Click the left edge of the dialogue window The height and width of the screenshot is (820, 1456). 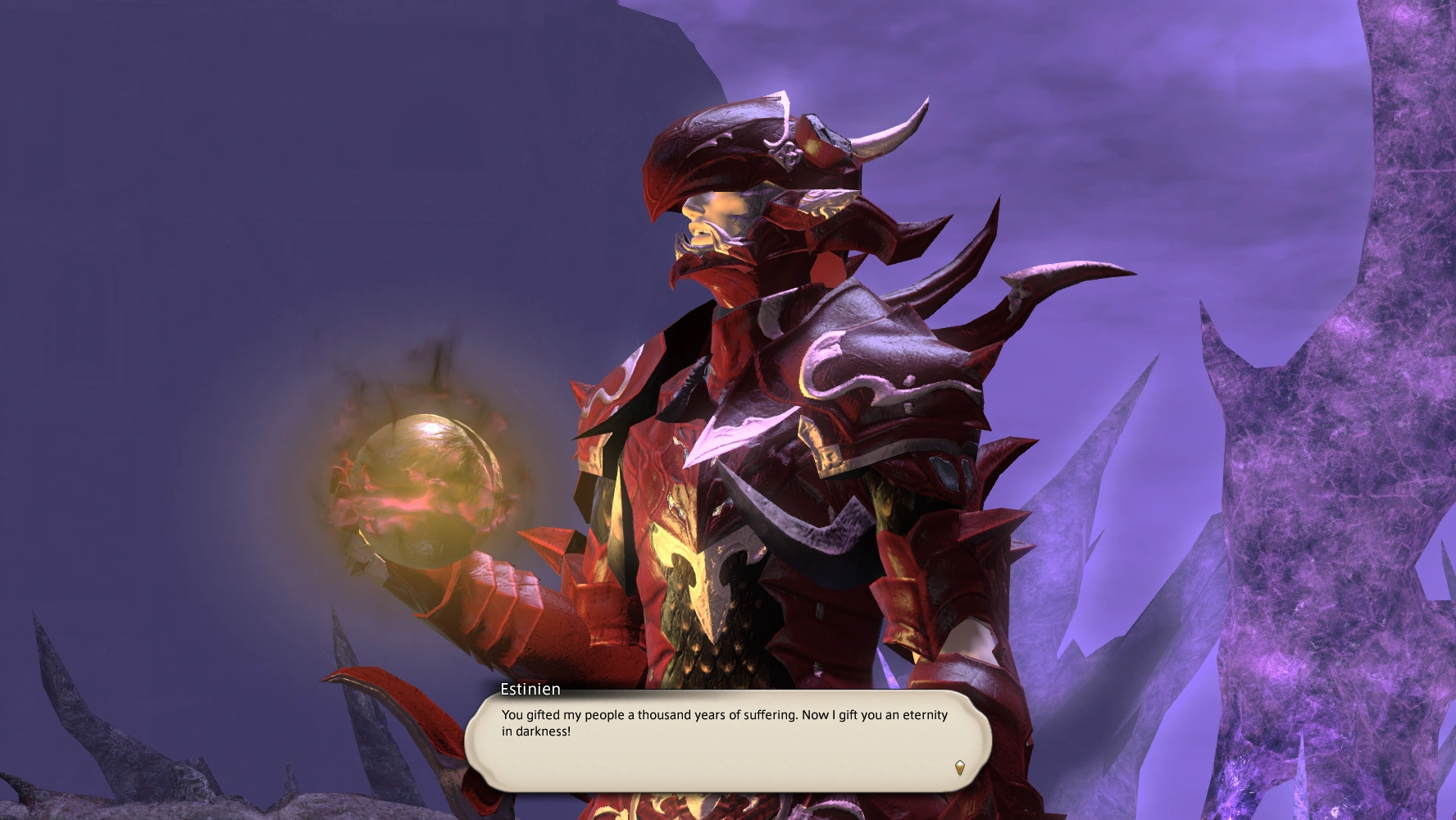point(474,742)
